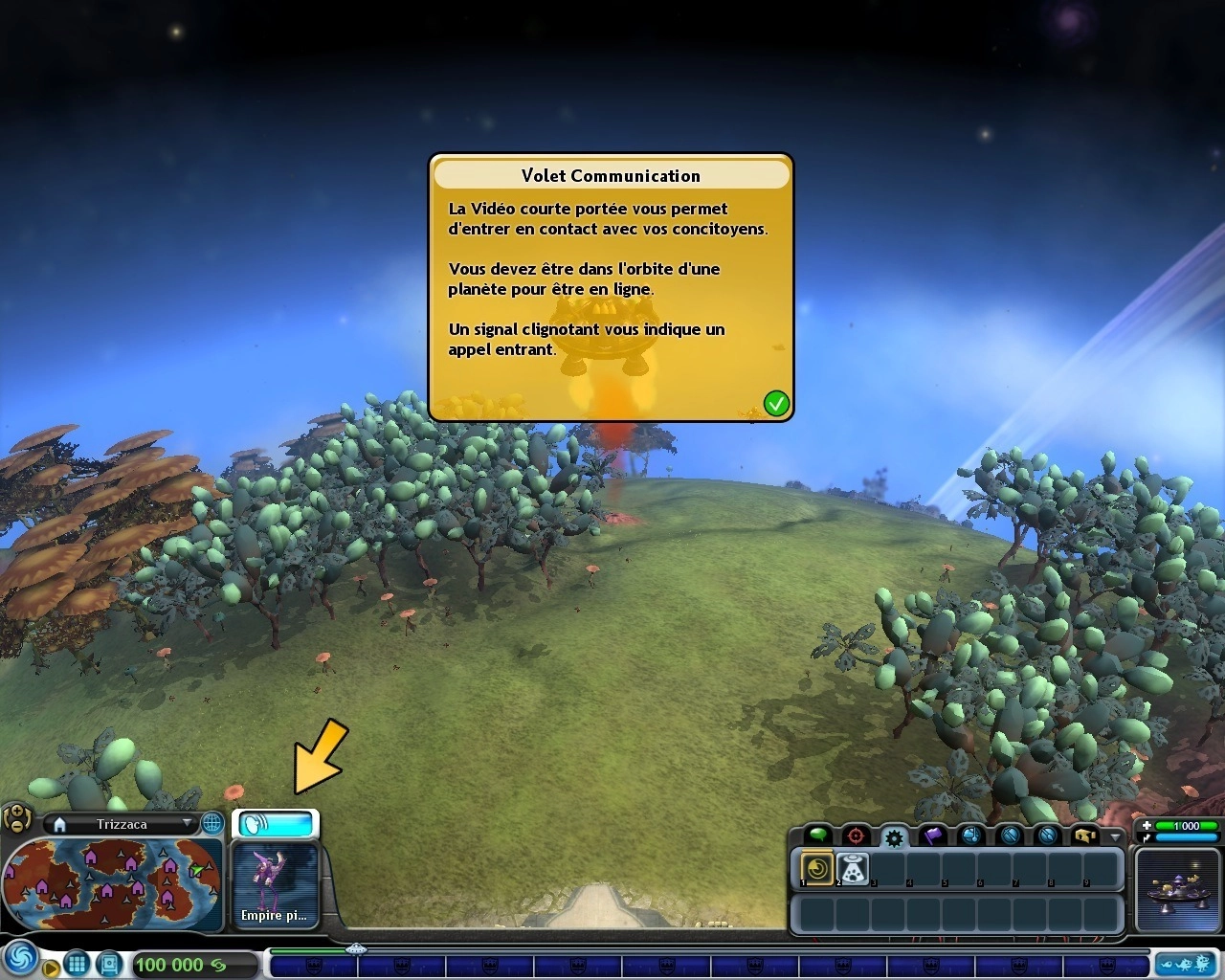Switch to the purple flag colonization tab
The image size is (1225, 980).
933,836
